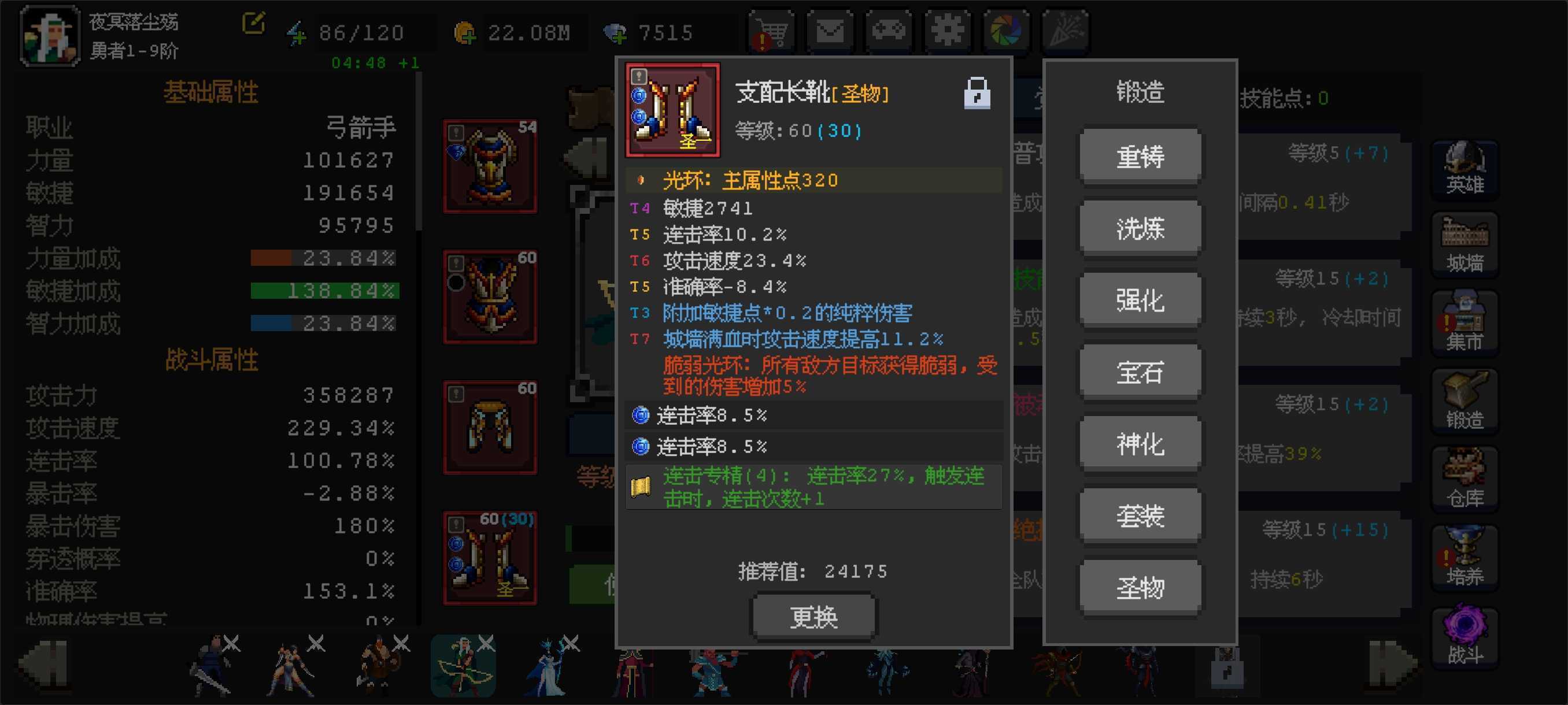Image resolution: width=1568 pixels, height=705 pixels.
Task: Toggle the lock on 支配长靴 item
Action: pyautogui.click(x=978, y=92)
